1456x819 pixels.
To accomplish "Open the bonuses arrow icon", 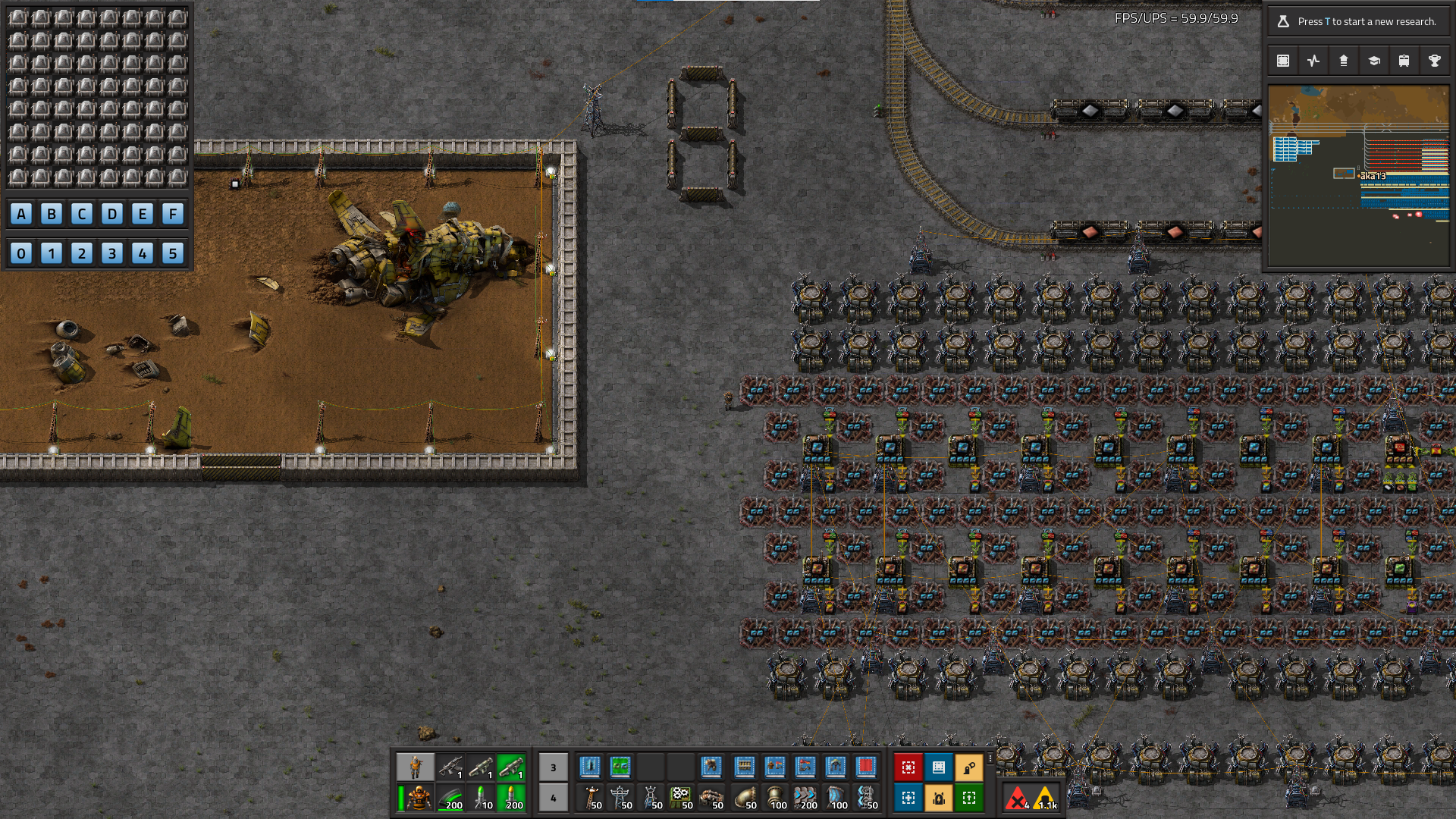I will (1344, 61).
